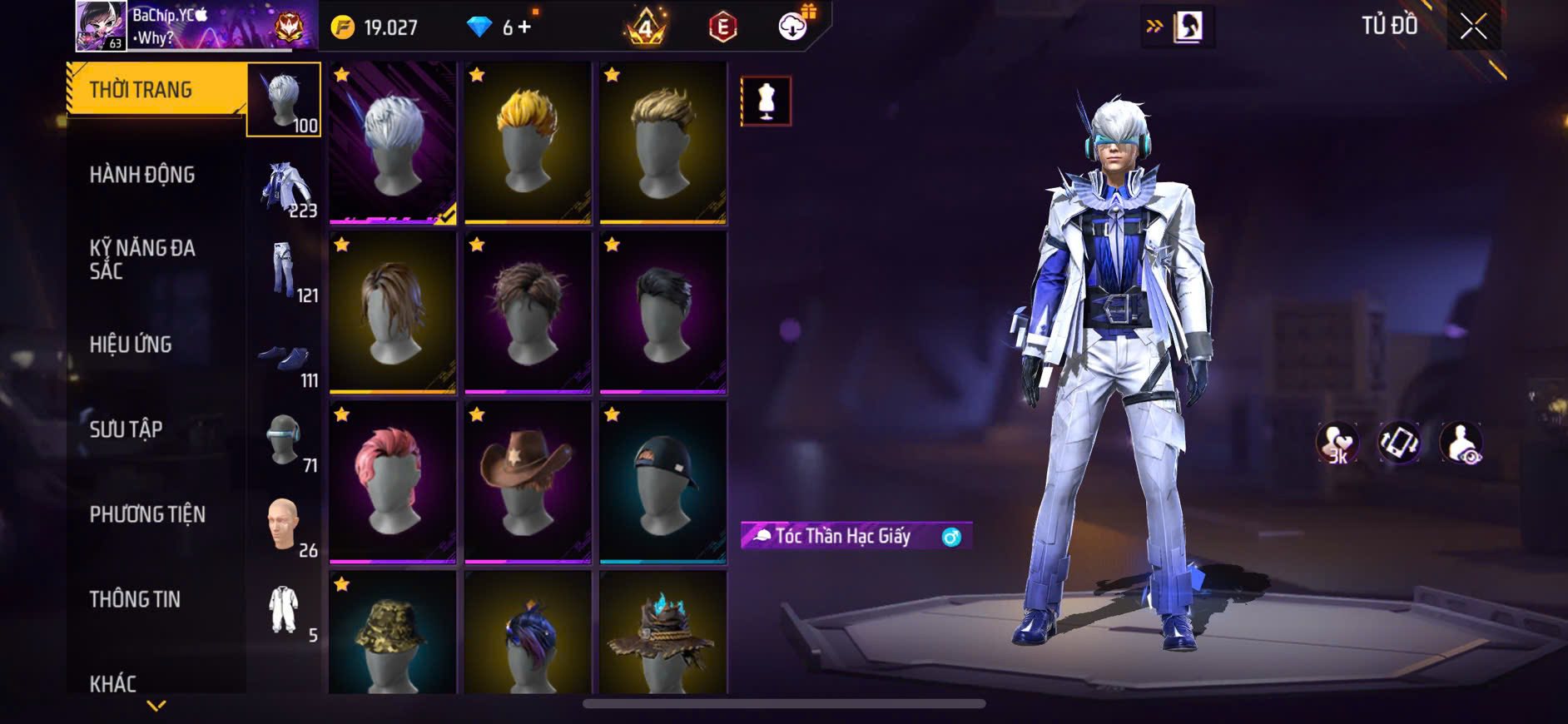1568x724 pixels.
Task: Equip the pink hair item
Action: (x=392, y=482)
